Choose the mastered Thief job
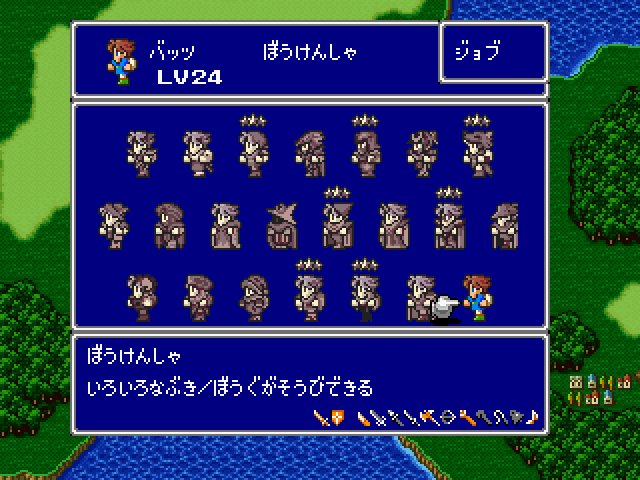Viewport: 640px width, 480px height. pyautogui.click(x=252, y=153)
